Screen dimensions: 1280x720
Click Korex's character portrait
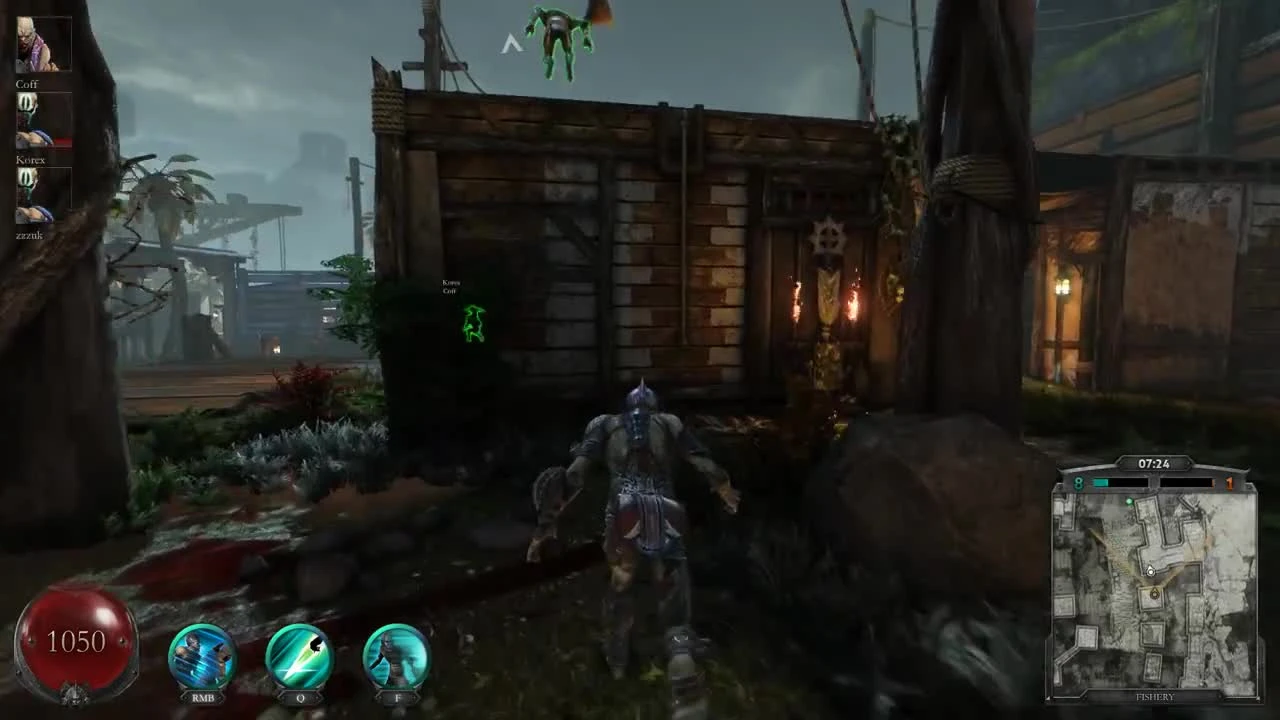[x=44, y=118]
